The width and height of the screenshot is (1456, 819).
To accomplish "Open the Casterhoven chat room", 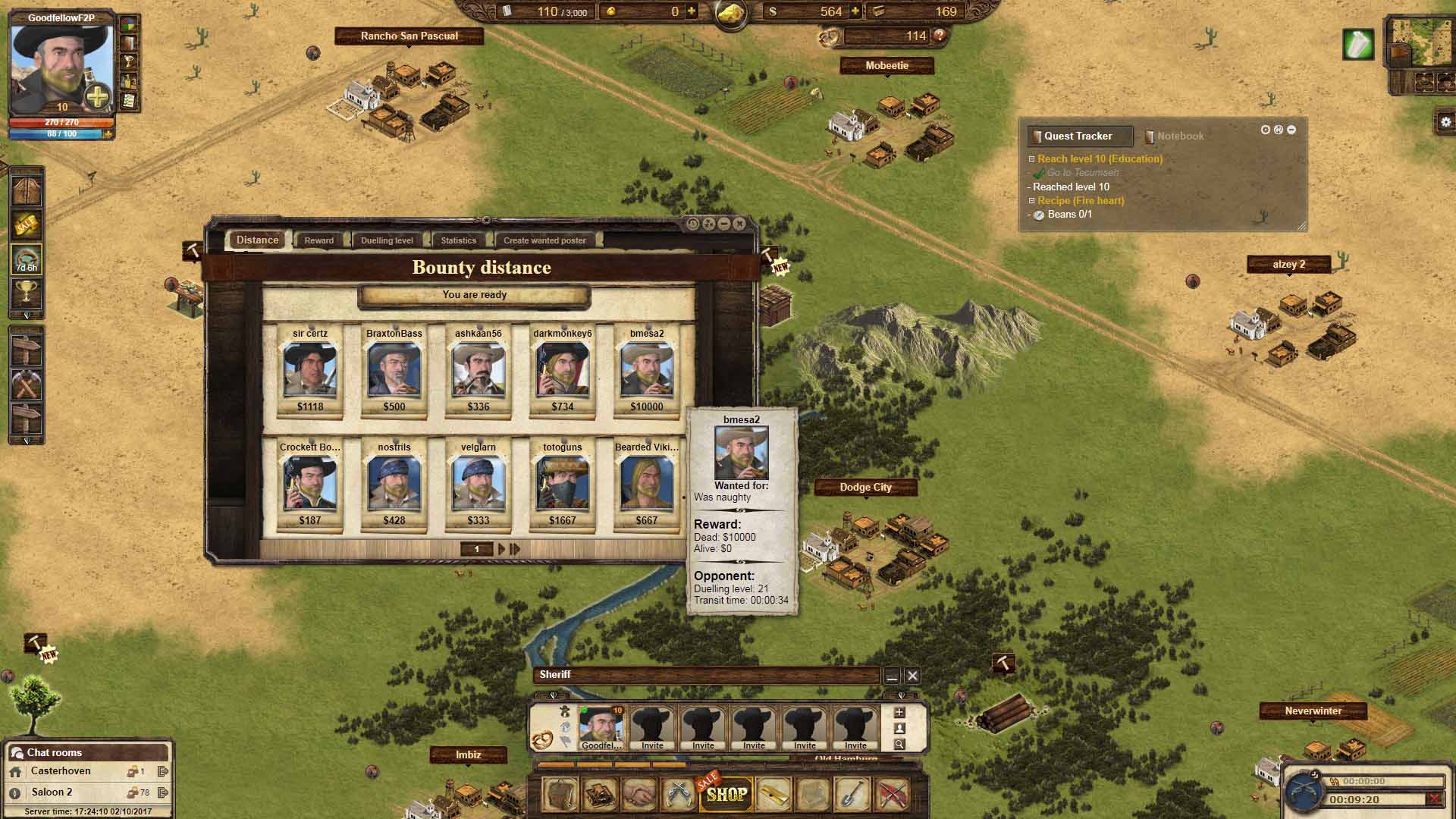I will pos(61,771).
